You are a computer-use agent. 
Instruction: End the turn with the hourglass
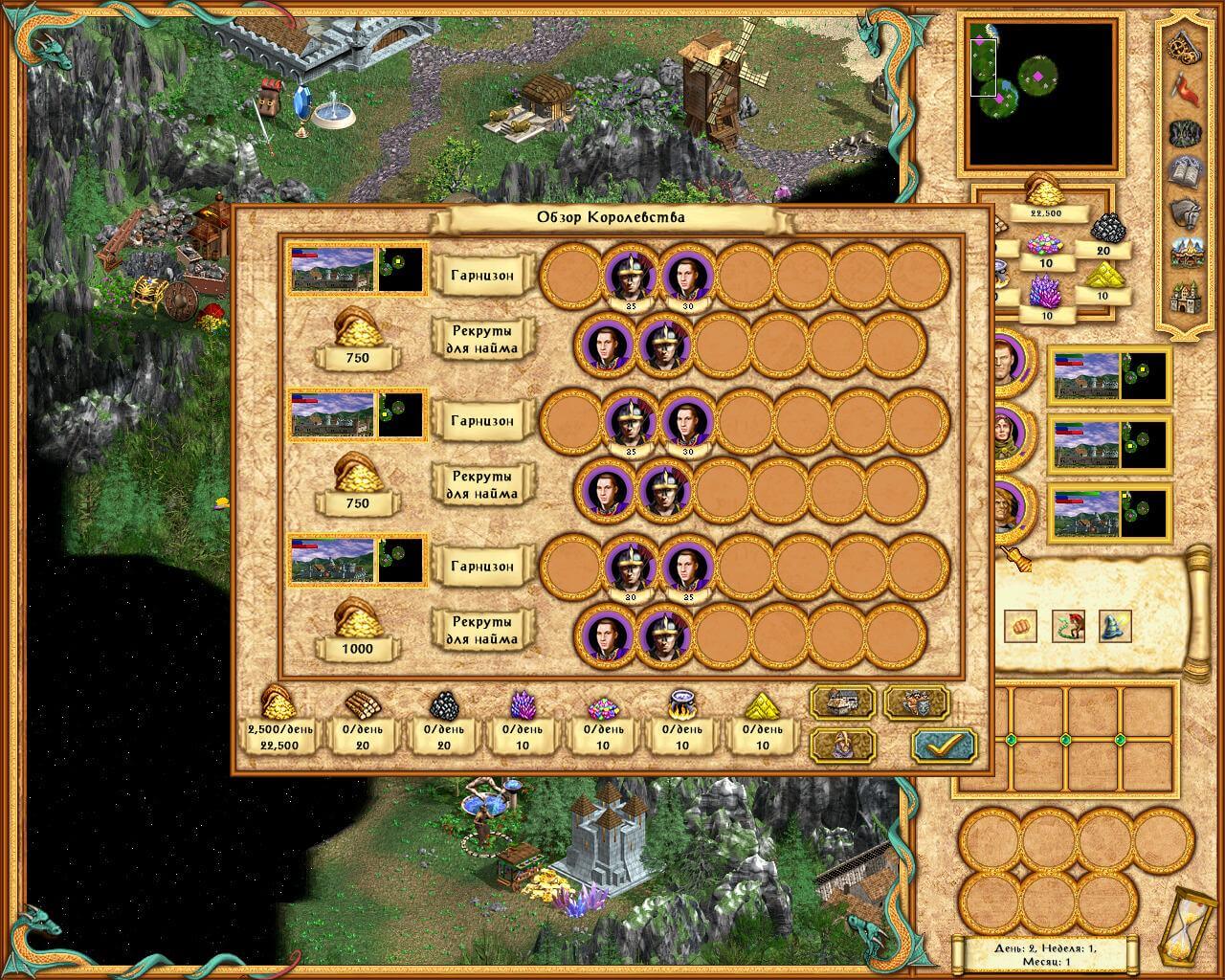click(1181, 928)
